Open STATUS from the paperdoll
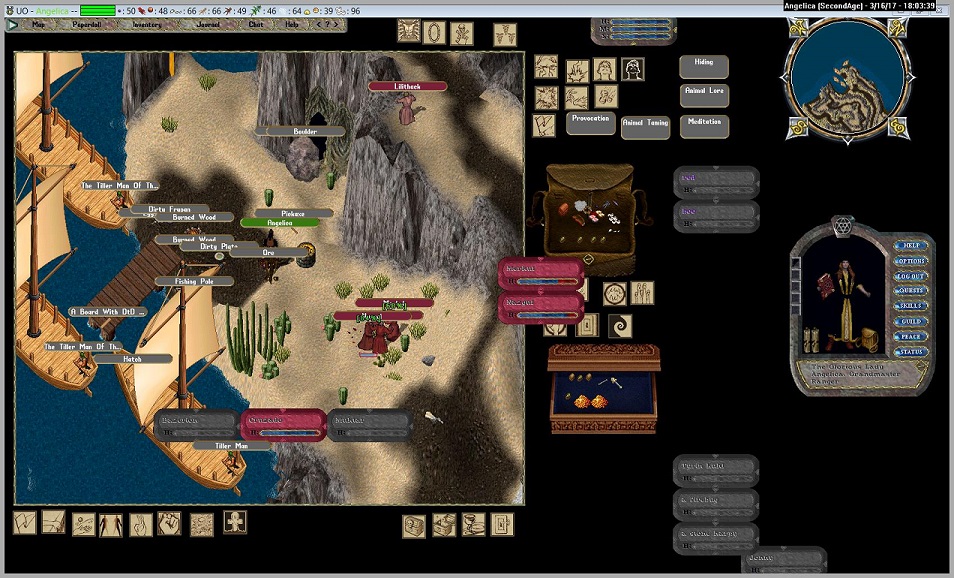Viewport: 954px width, 578px height. point(911,352)
